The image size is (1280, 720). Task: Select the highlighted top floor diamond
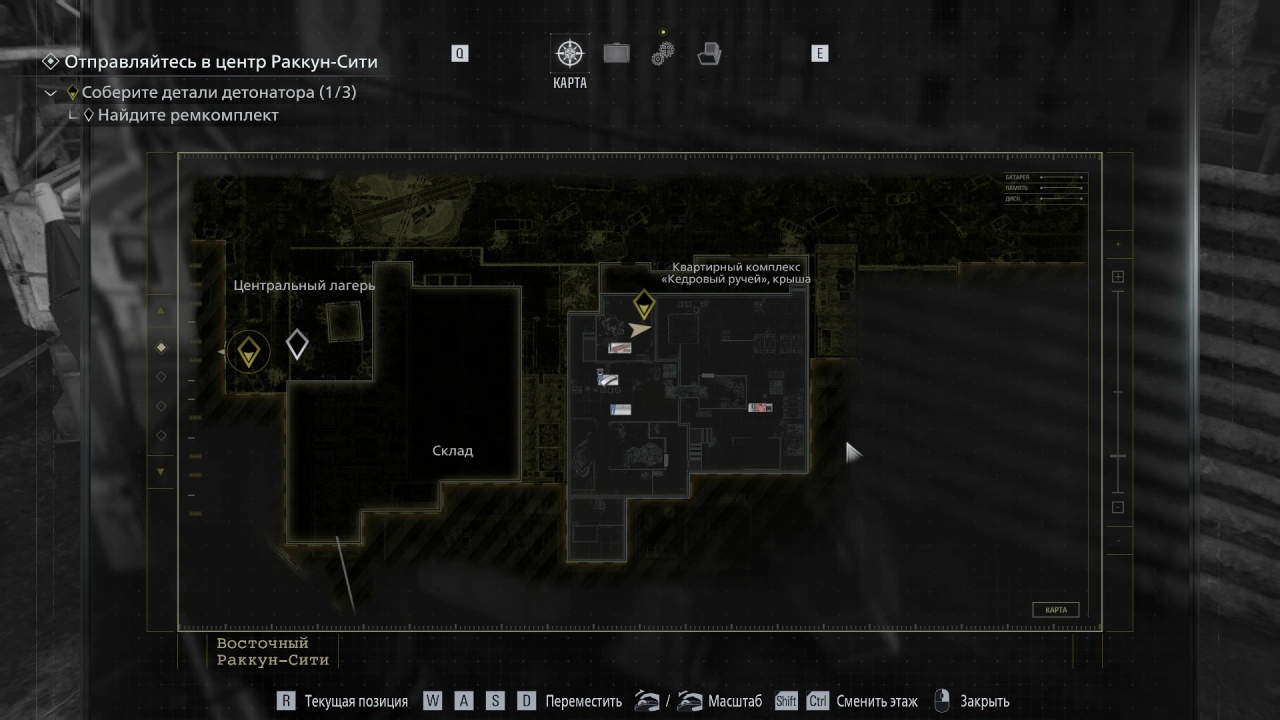[x=161, y=348]
